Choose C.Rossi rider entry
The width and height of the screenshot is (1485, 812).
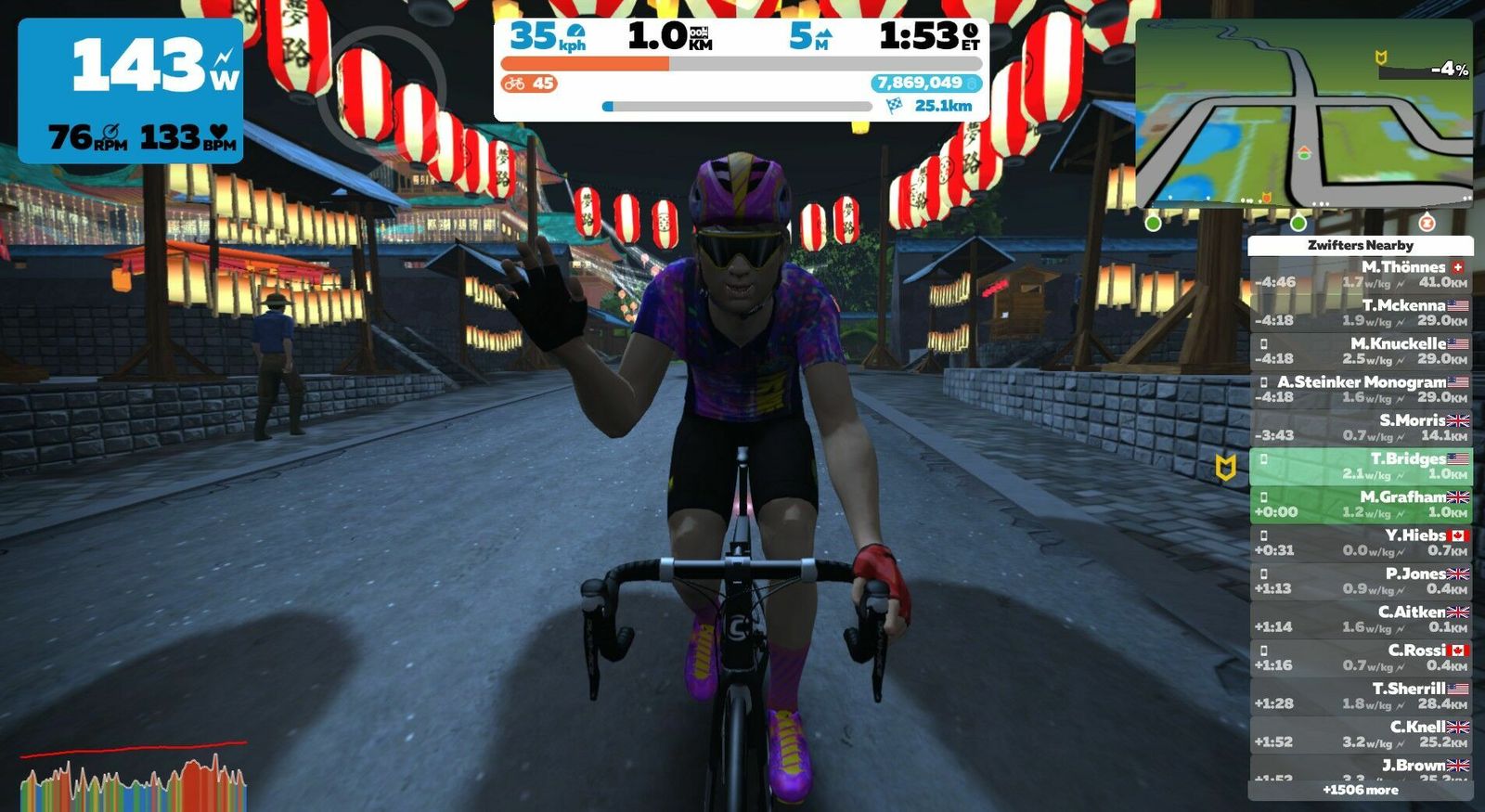(x=1361, y=658)
